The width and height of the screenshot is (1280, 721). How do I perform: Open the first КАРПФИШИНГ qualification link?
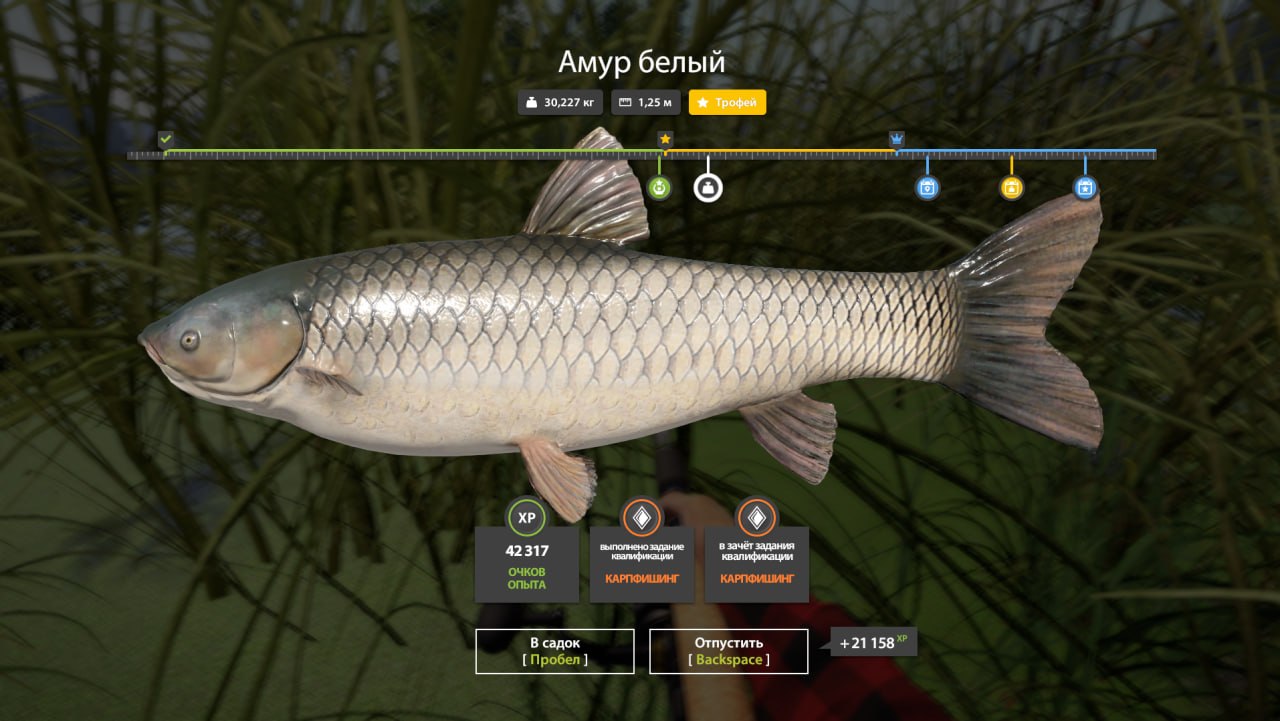tap(641, 578)
